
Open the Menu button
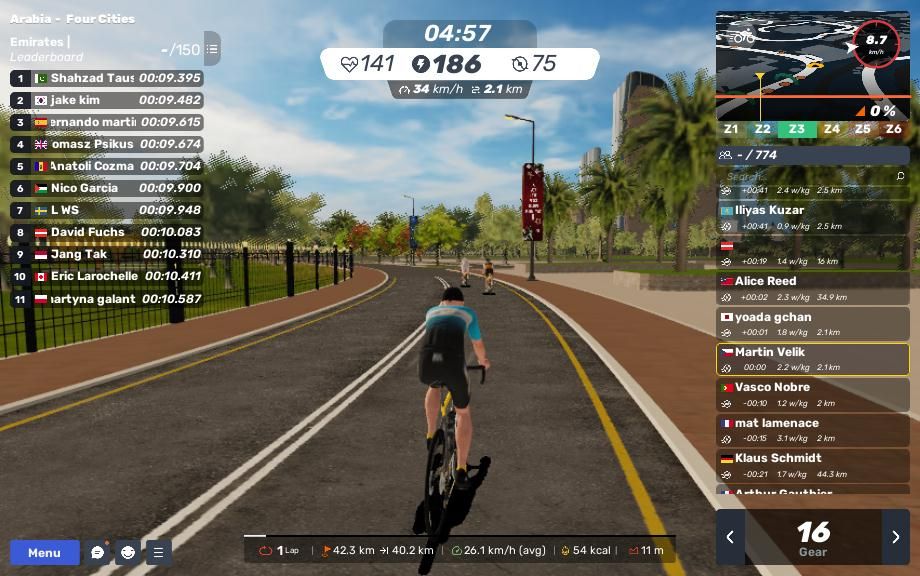click(44, 552)
